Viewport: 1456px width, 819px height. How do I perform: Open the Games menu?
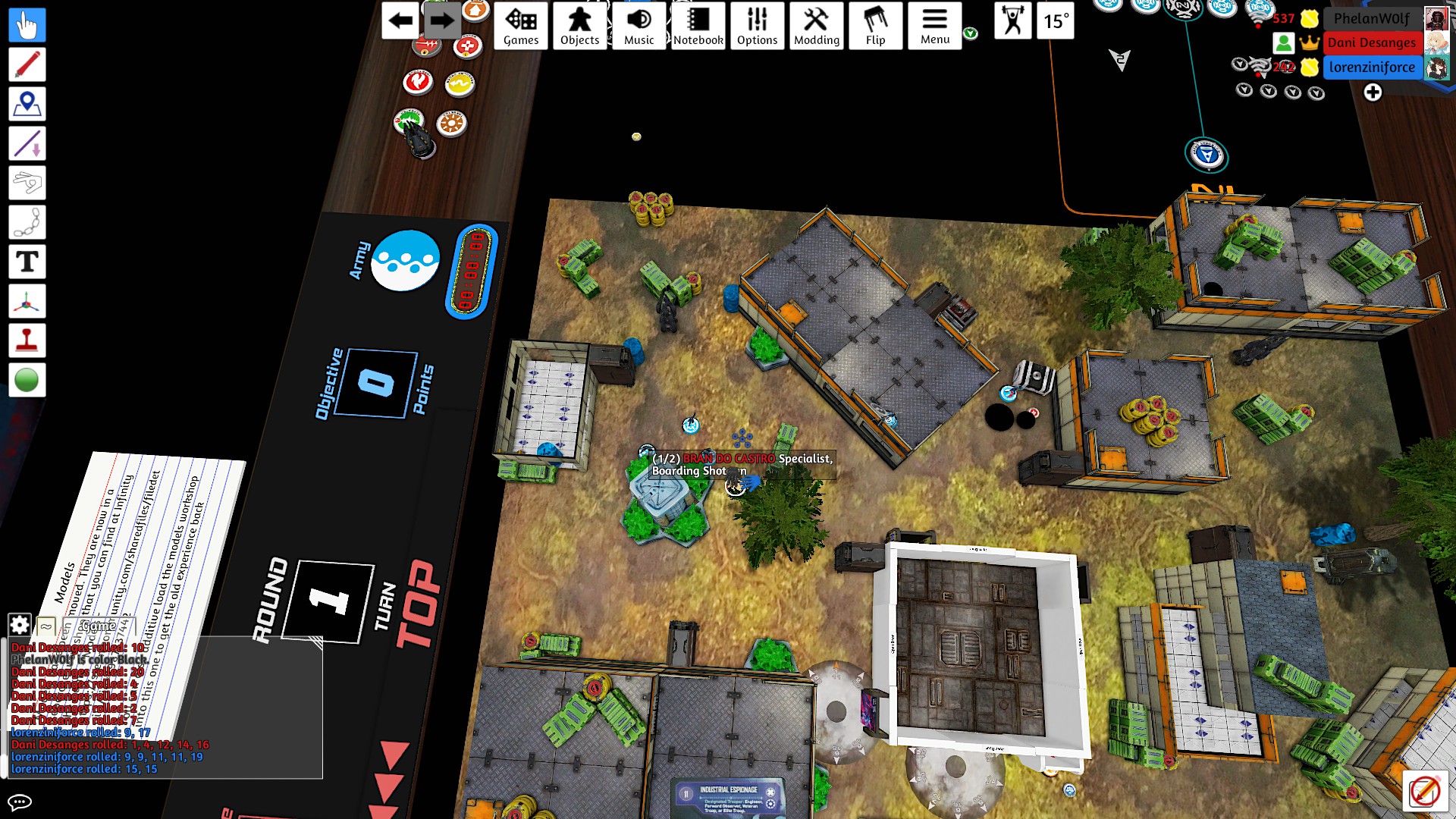pos(521,26)
